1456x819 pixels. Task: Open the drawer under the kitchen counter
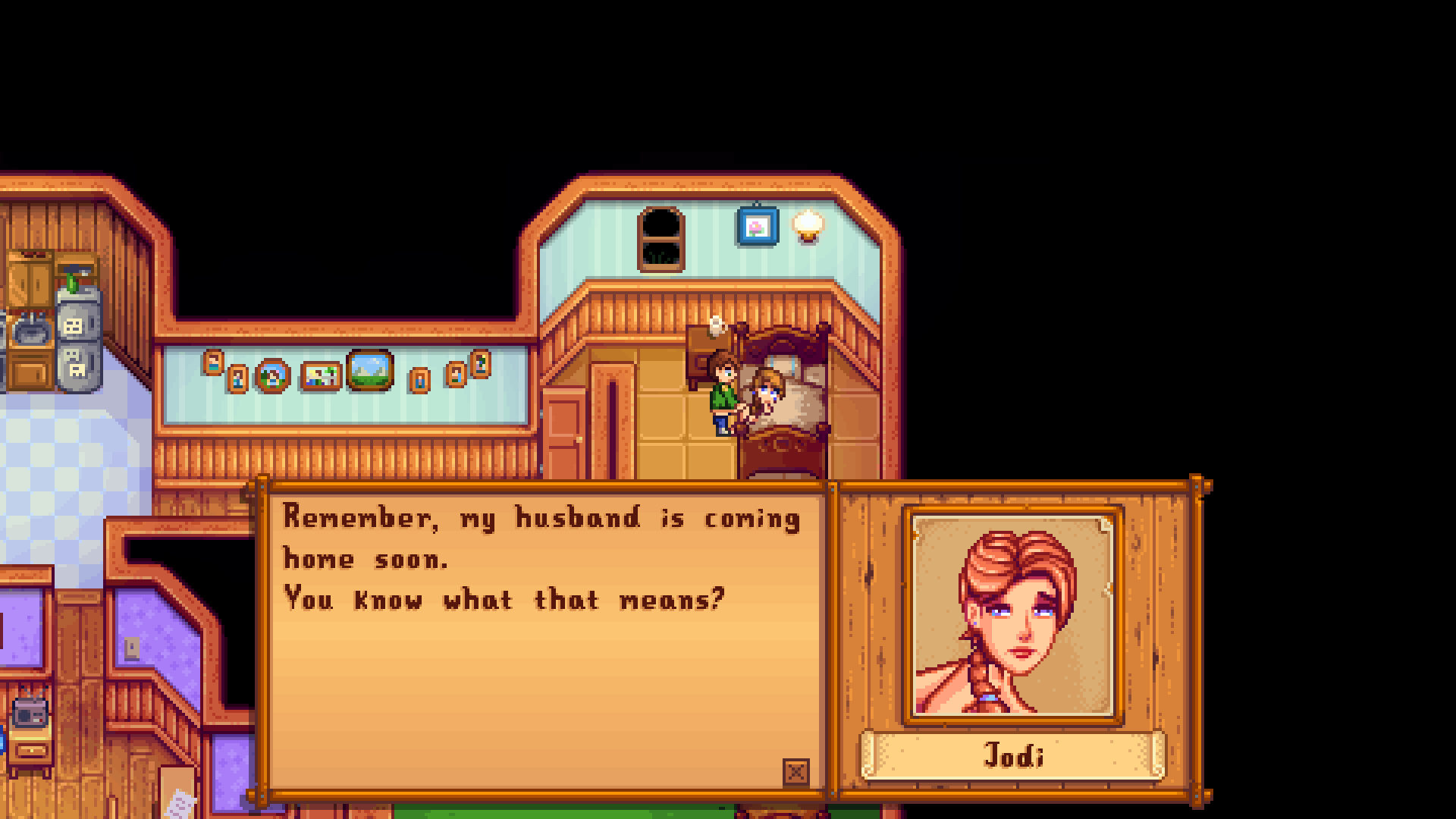30,373
